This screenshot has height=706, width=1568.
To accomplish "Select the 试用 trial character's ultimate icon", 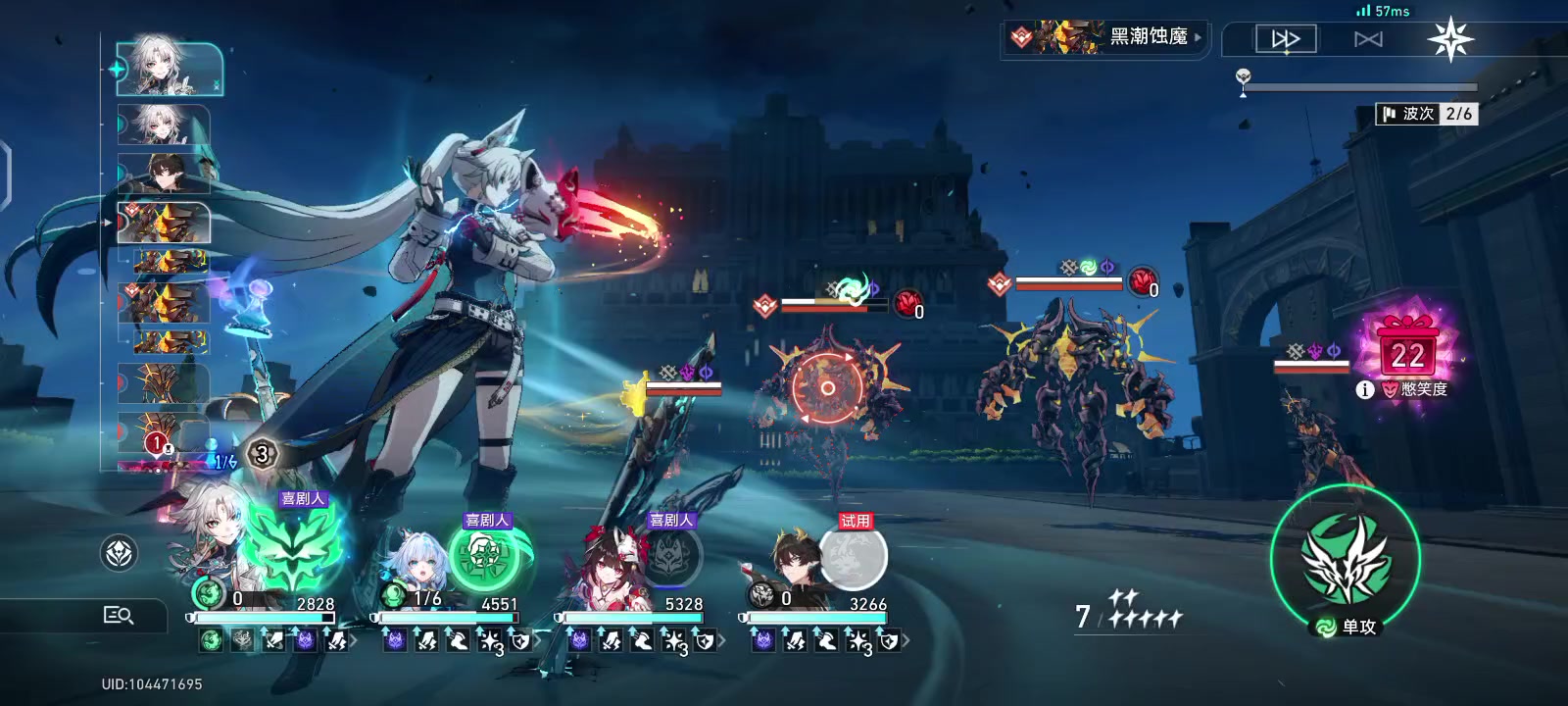I will 854,557.
